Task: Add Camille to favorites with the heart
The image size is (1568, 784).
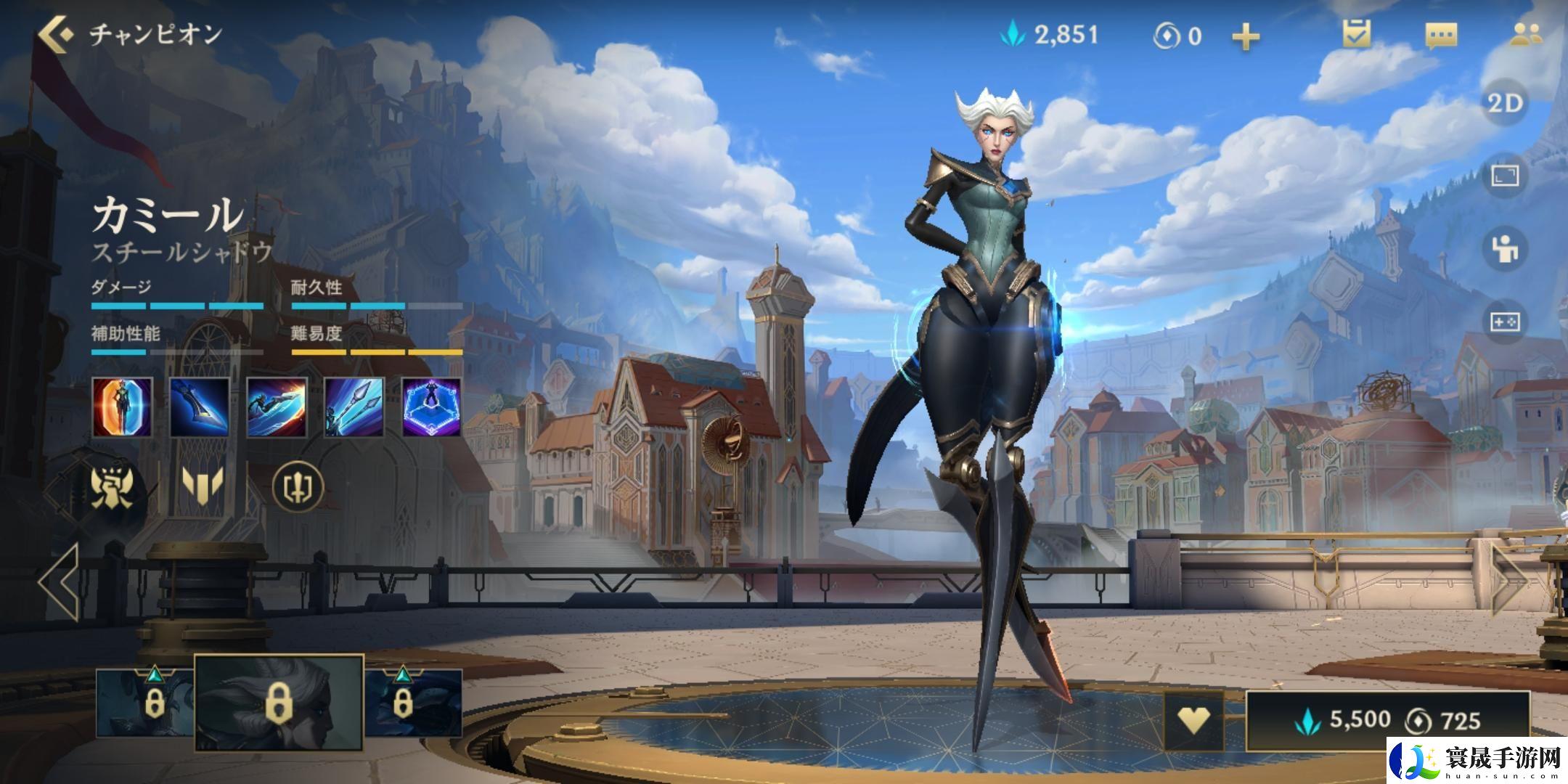Action: point(1193,720)
